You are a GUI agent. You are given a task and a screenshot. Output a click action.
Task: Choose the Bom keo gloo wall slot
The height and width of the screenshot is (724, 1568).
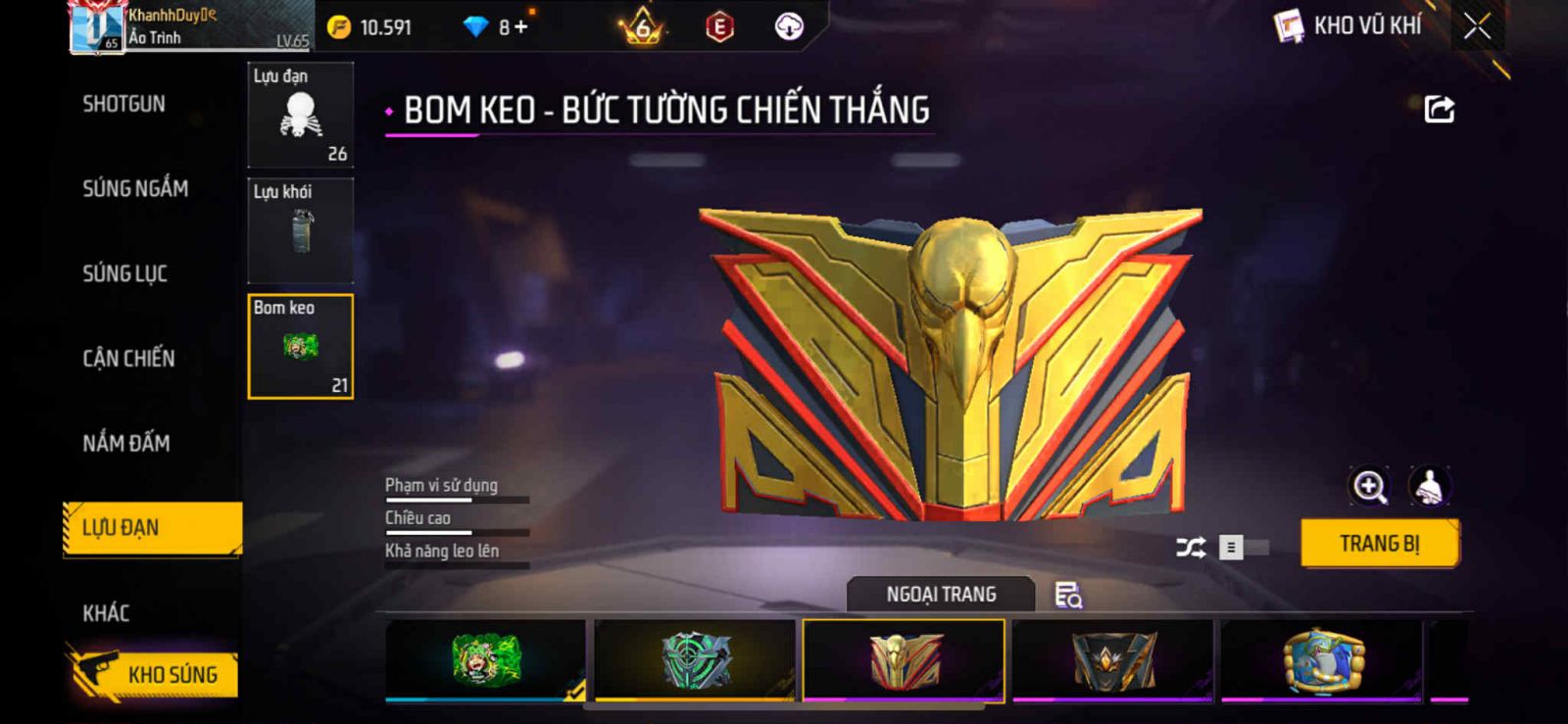point(300,347)
